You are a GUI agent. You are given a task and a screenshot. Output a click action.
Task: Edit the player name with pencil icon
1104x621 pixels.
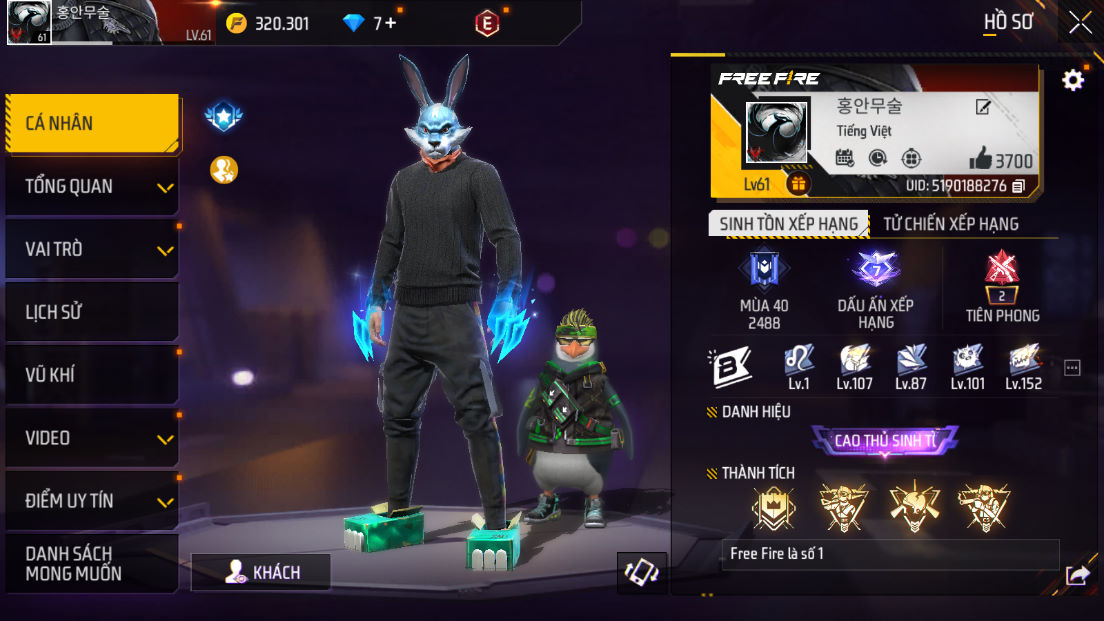click(984, 106)
